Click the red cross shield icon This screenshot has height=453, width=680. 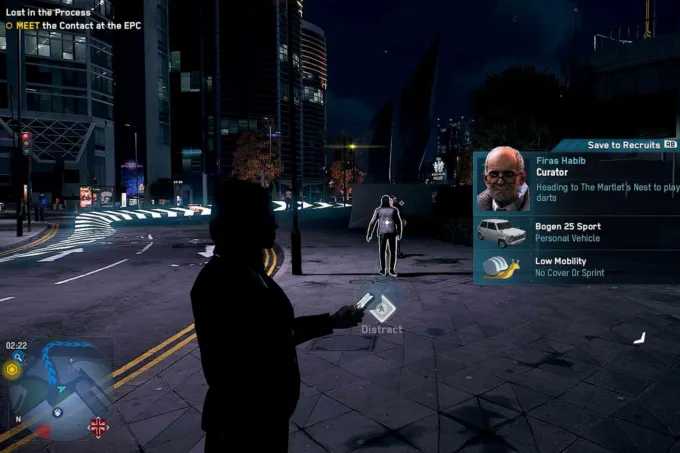pyautogui.click(x=98, y=427)
